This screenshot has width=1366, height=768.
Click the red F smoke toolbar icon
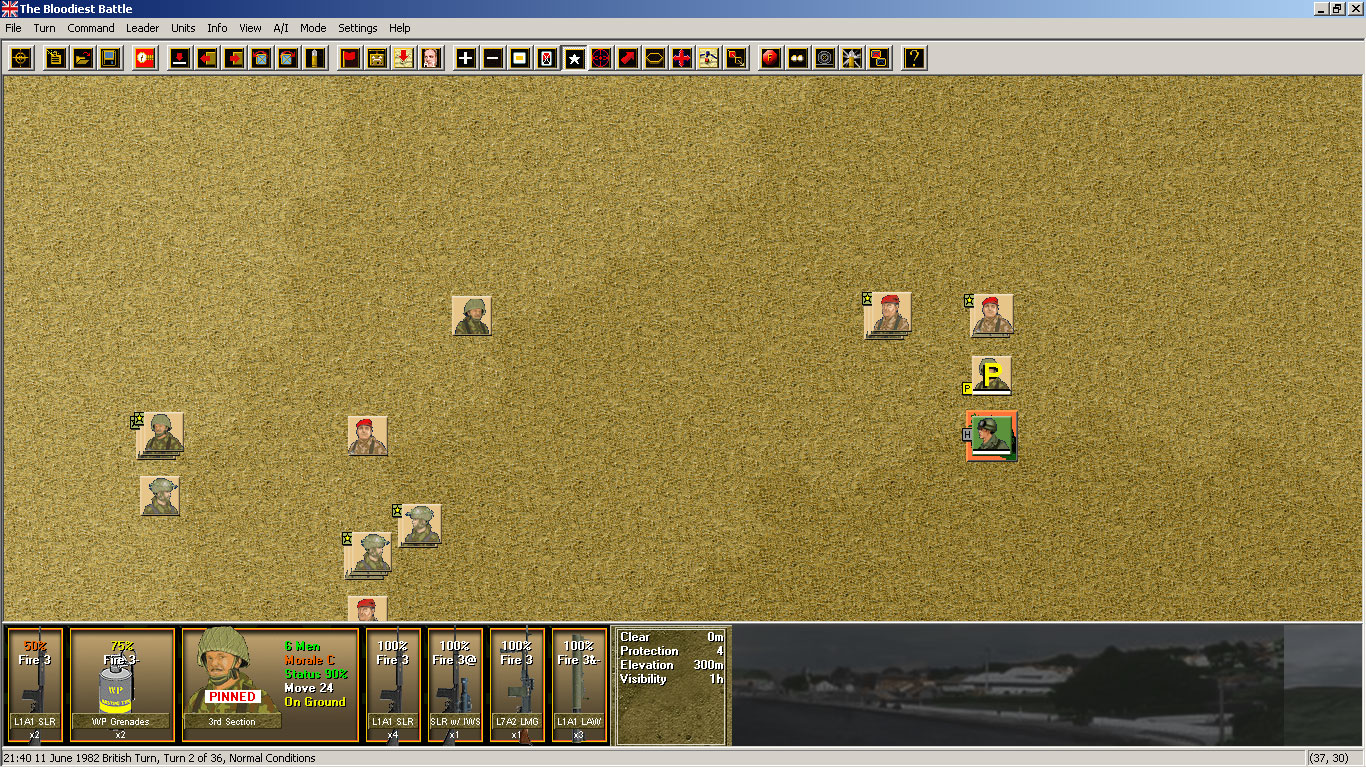click(768, 58)
